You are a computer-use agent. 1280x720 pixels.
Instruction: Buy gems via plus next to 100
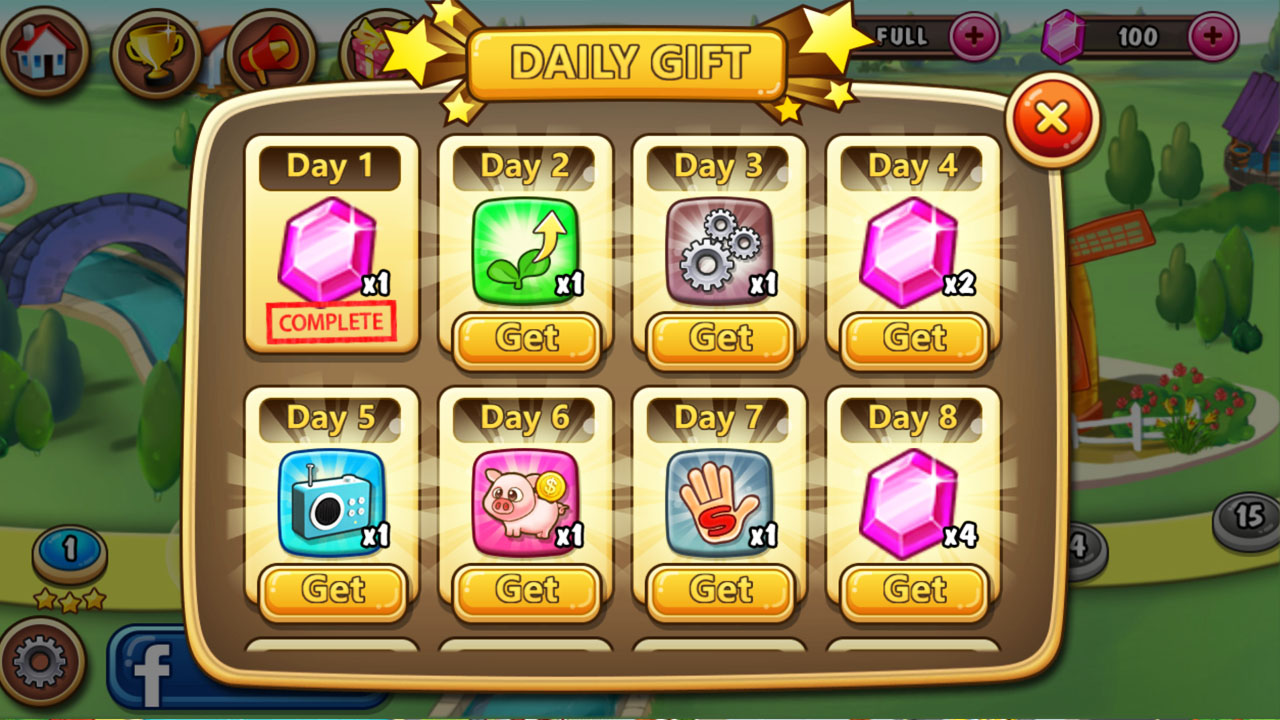[1213, 38]
